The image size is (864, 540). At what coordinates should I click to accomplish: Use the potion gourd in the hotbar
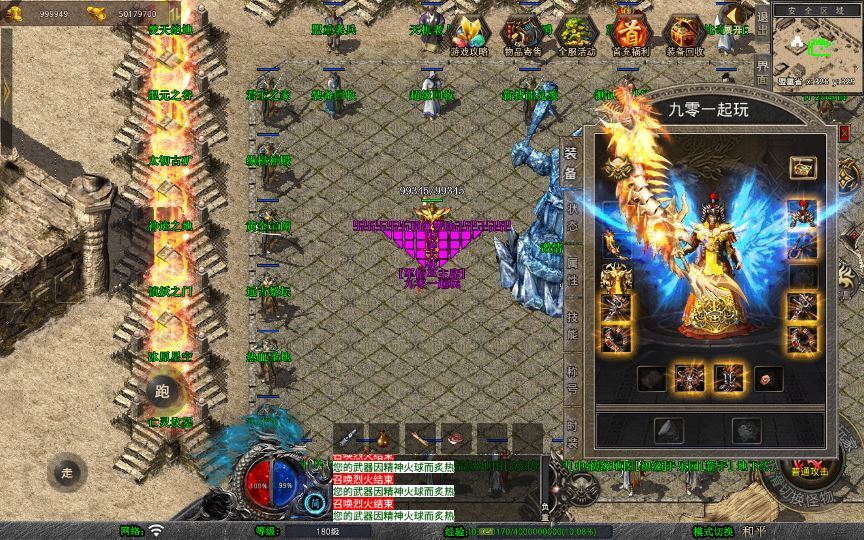coord(382,437)
